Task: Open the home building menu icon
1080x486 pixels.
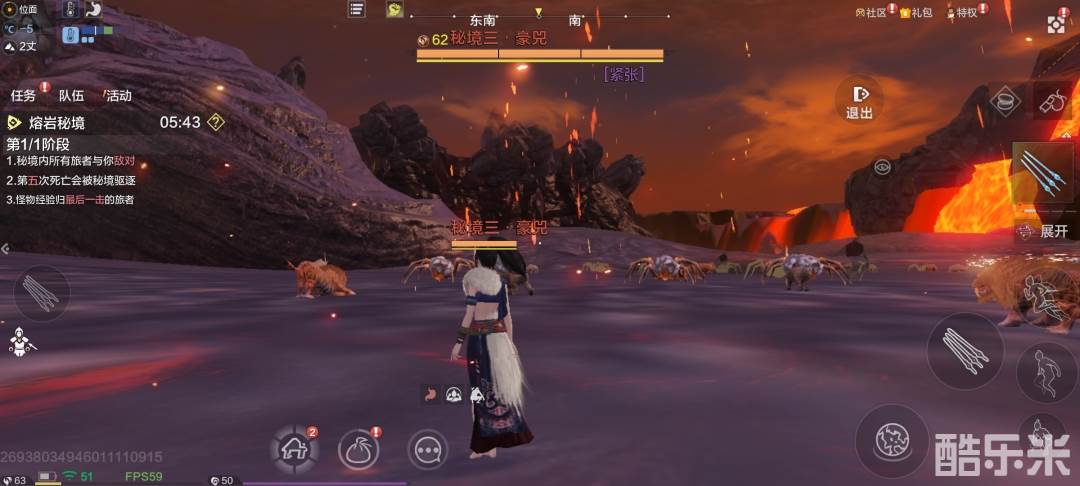Action: coord(295,449)
